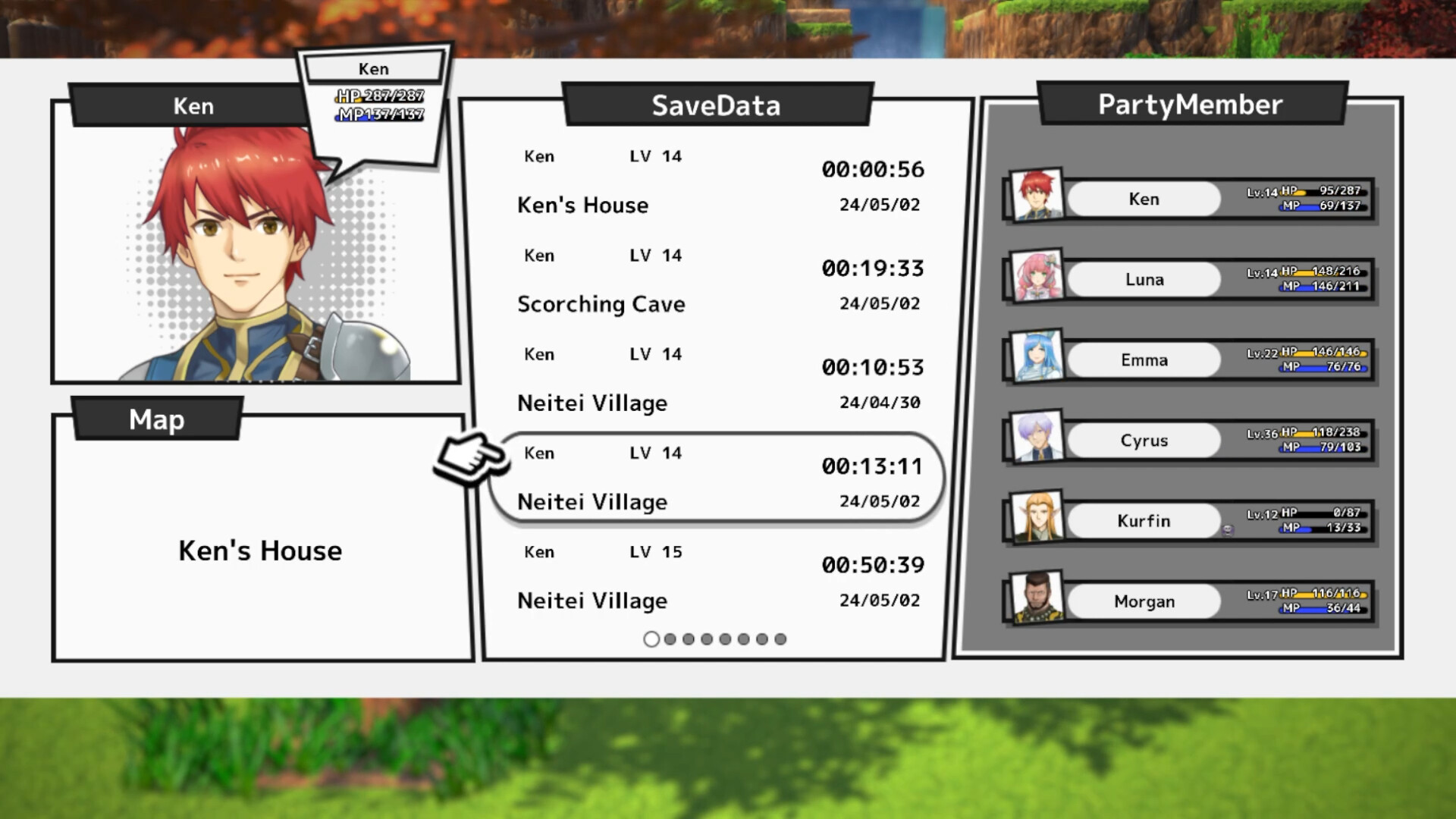Select the last pagination dot
Screen dimensions: 1456x819
tap(780, 639)
